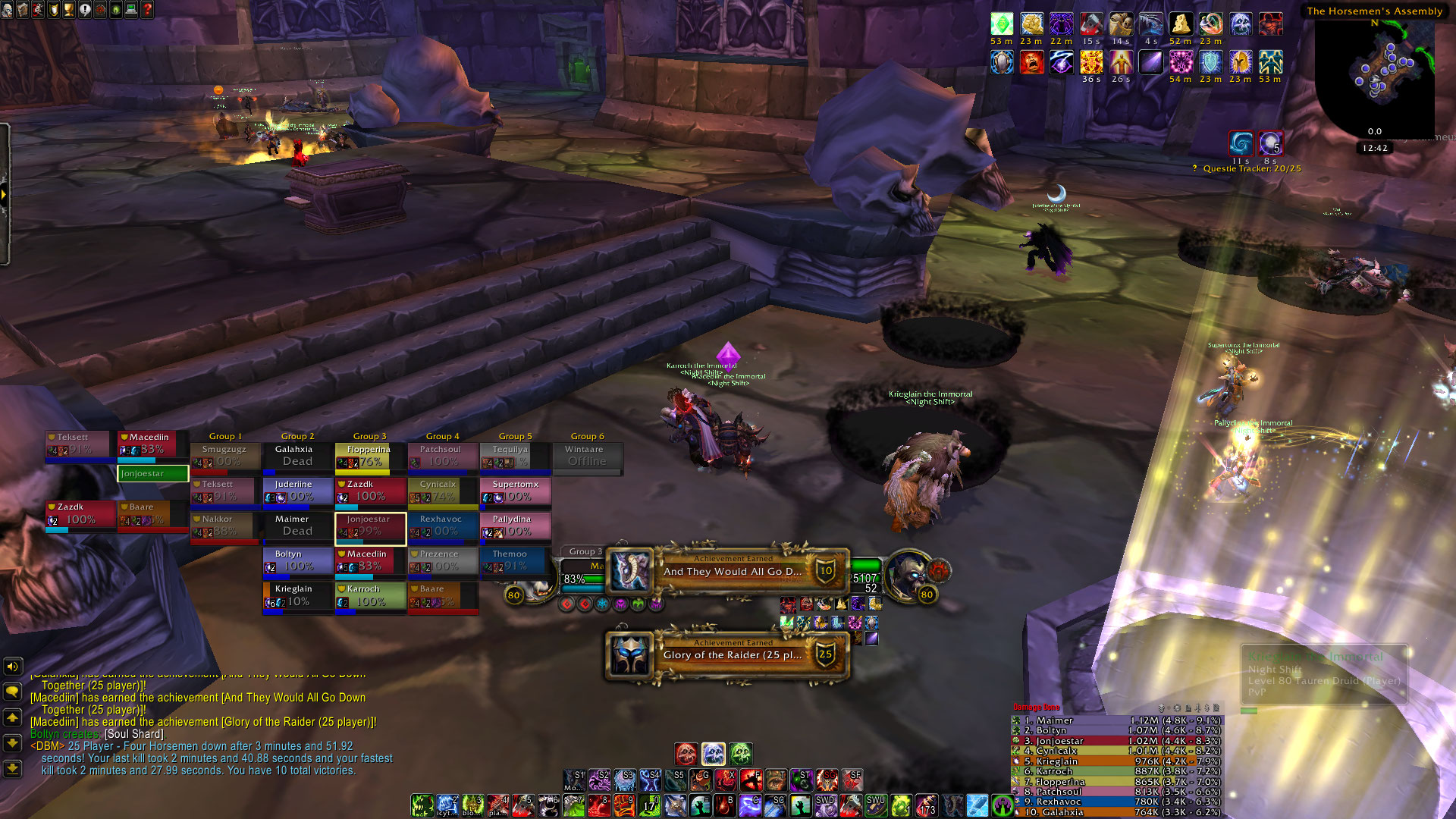Toggle the chat voice speaker button
This screenshot has height=819, width=1456.
pyautogui.click(x=12, y=667)
